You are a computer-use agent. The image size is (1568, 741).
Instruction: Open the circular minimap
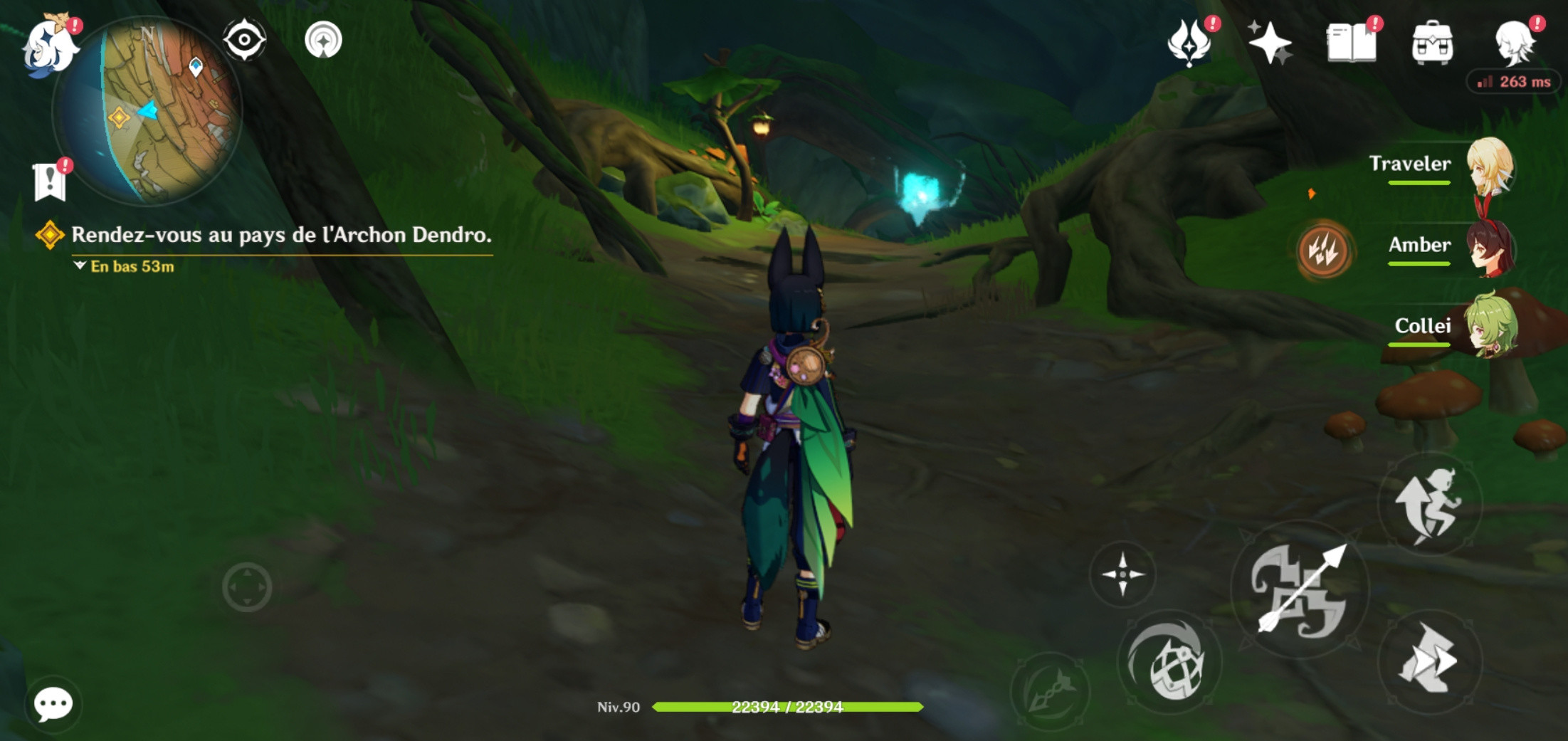pyautogui.click(x=148, y=111)
